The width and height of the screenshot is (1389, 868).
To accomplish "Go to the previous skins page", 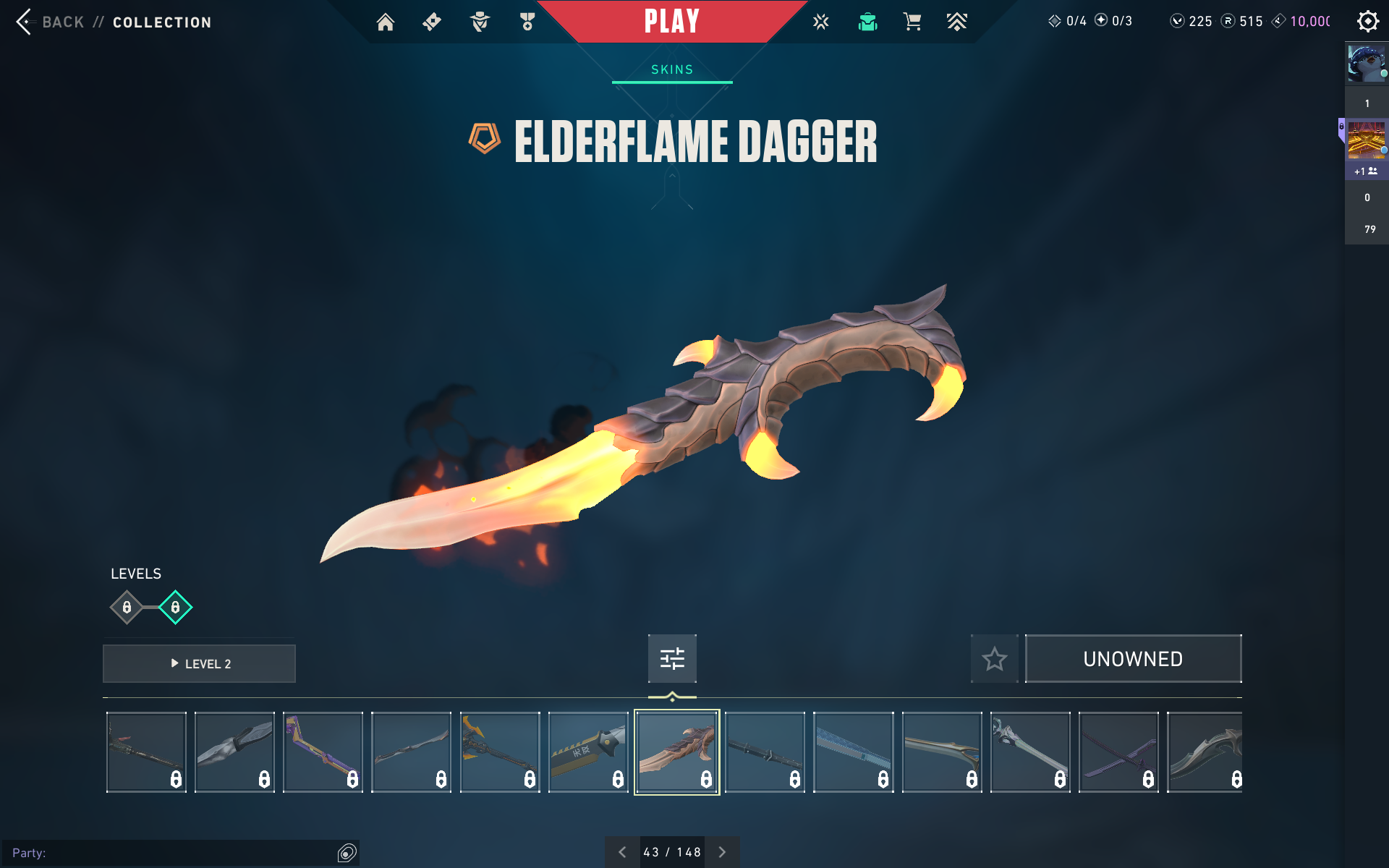I will pos(622,852).
